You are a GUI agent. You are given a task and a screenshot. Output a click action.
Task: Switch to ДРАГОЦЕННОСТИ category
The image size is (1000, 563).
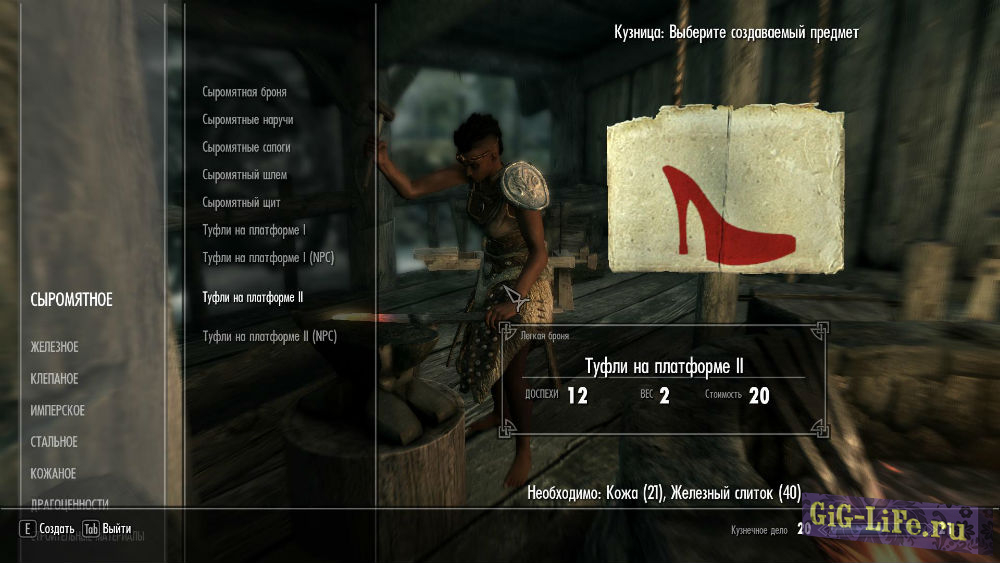tap(69, 504)
